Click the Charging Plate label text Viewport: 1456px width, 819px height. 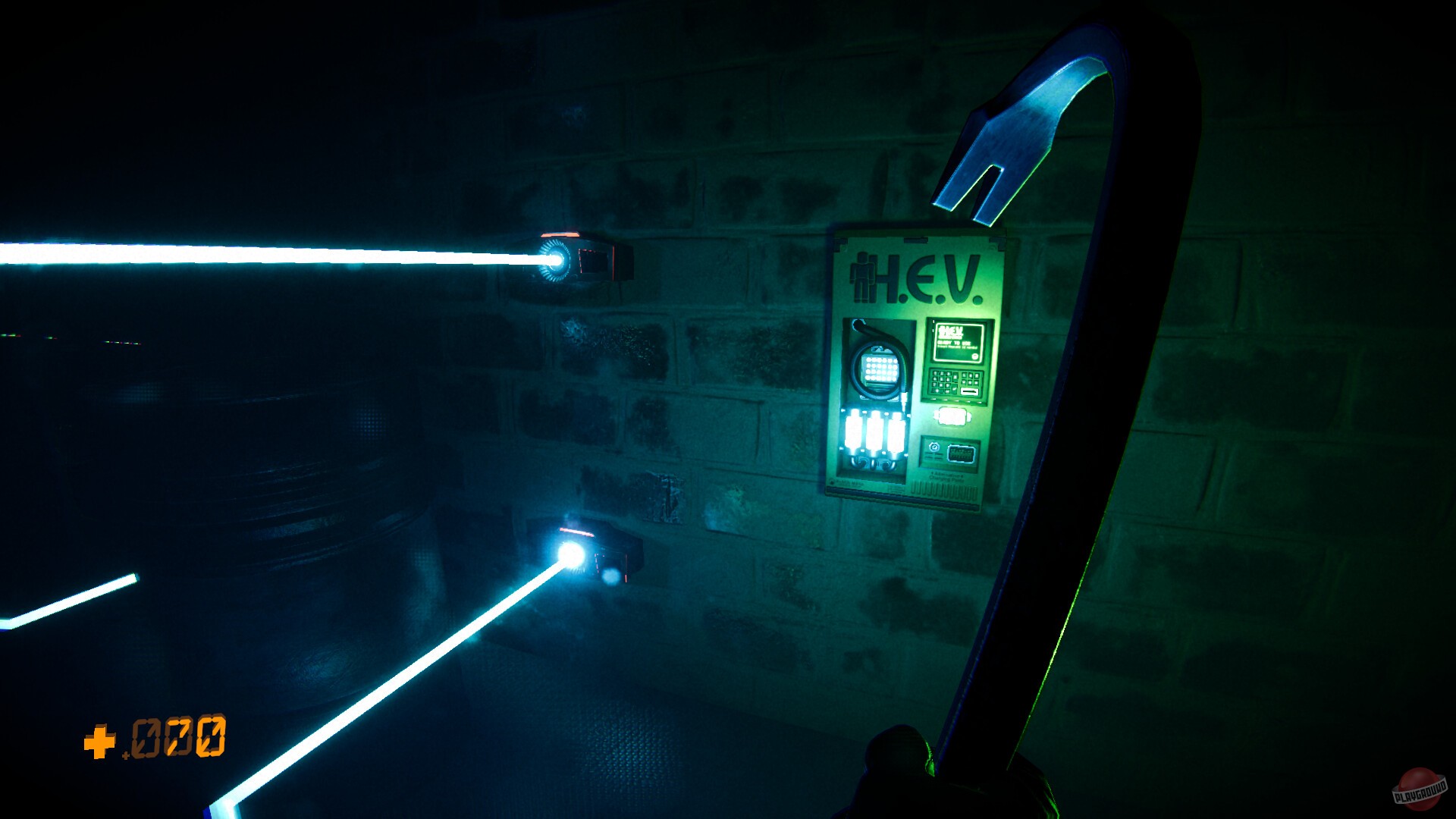click(948, 477)
